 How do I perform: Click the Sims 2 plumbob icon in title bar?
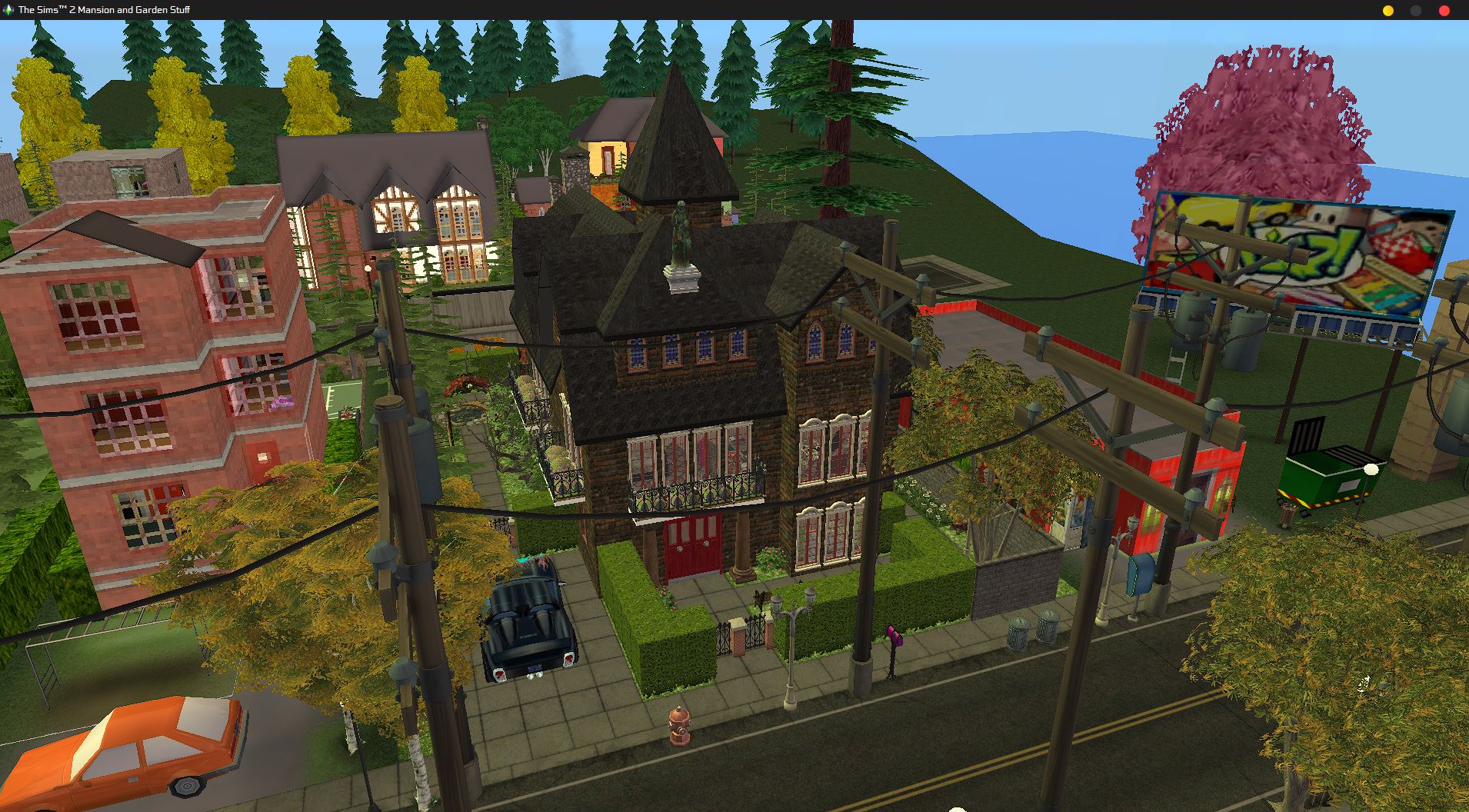pyautogui.click(x=7, y=10)
